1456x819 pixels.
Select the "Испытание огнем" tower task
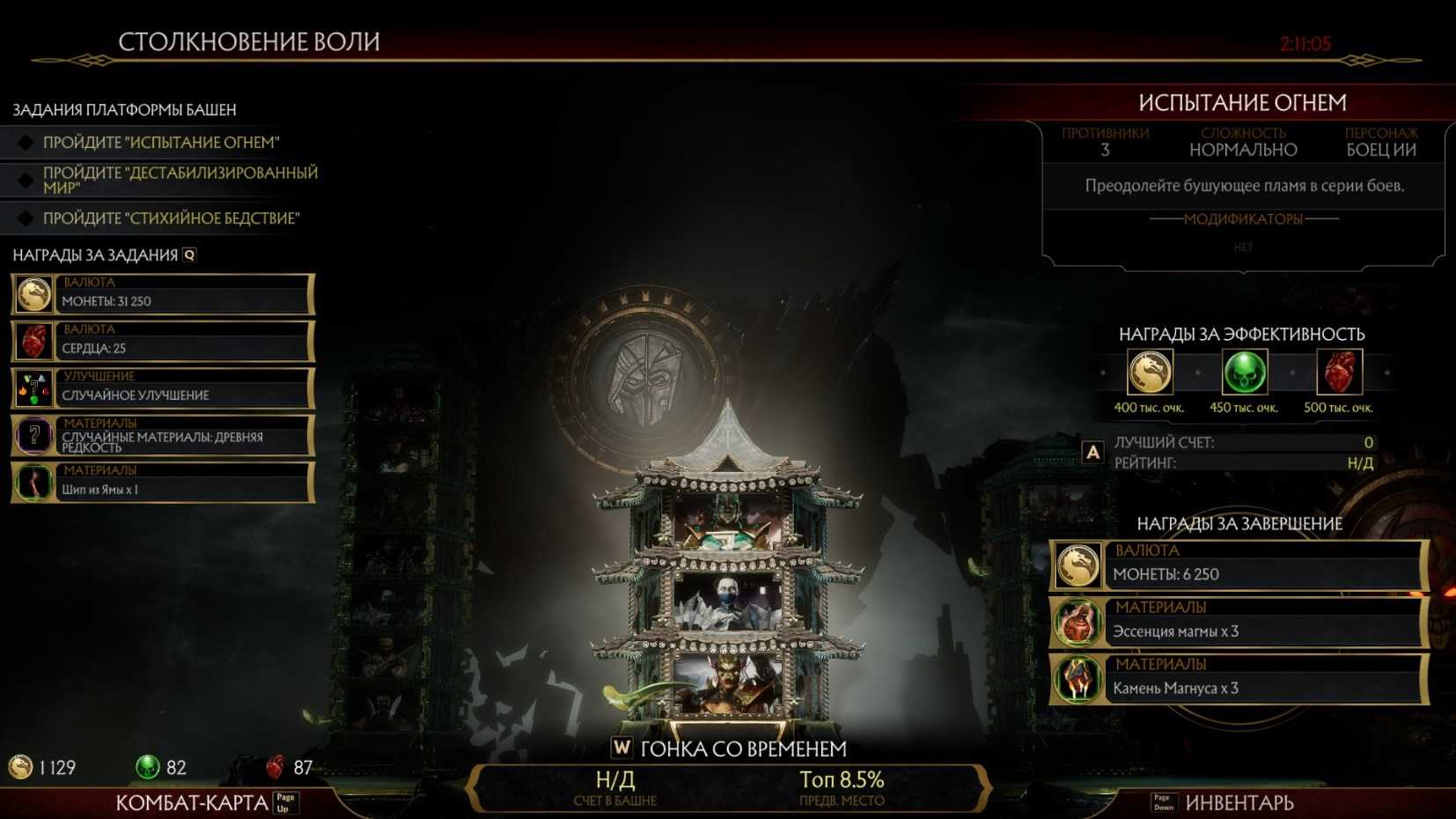[x=161, y=143]
